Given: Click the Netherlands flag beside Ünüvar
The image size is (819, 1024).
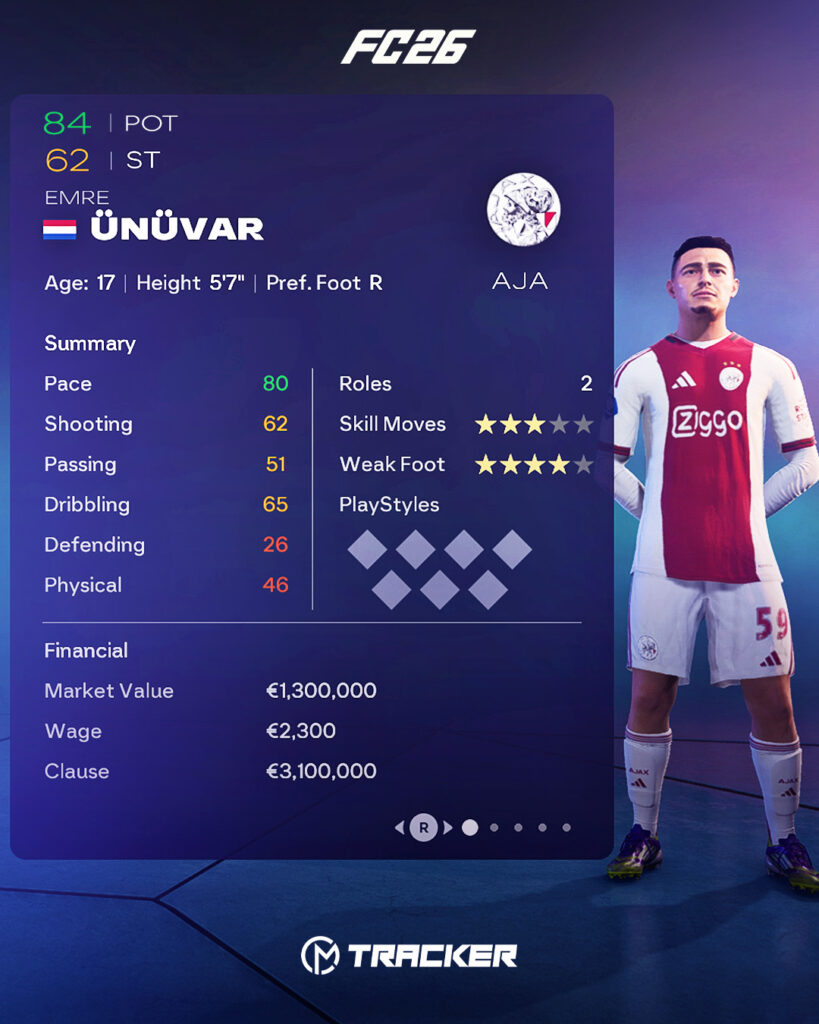Looking at the screenshot, I should [x=60, y=229].
